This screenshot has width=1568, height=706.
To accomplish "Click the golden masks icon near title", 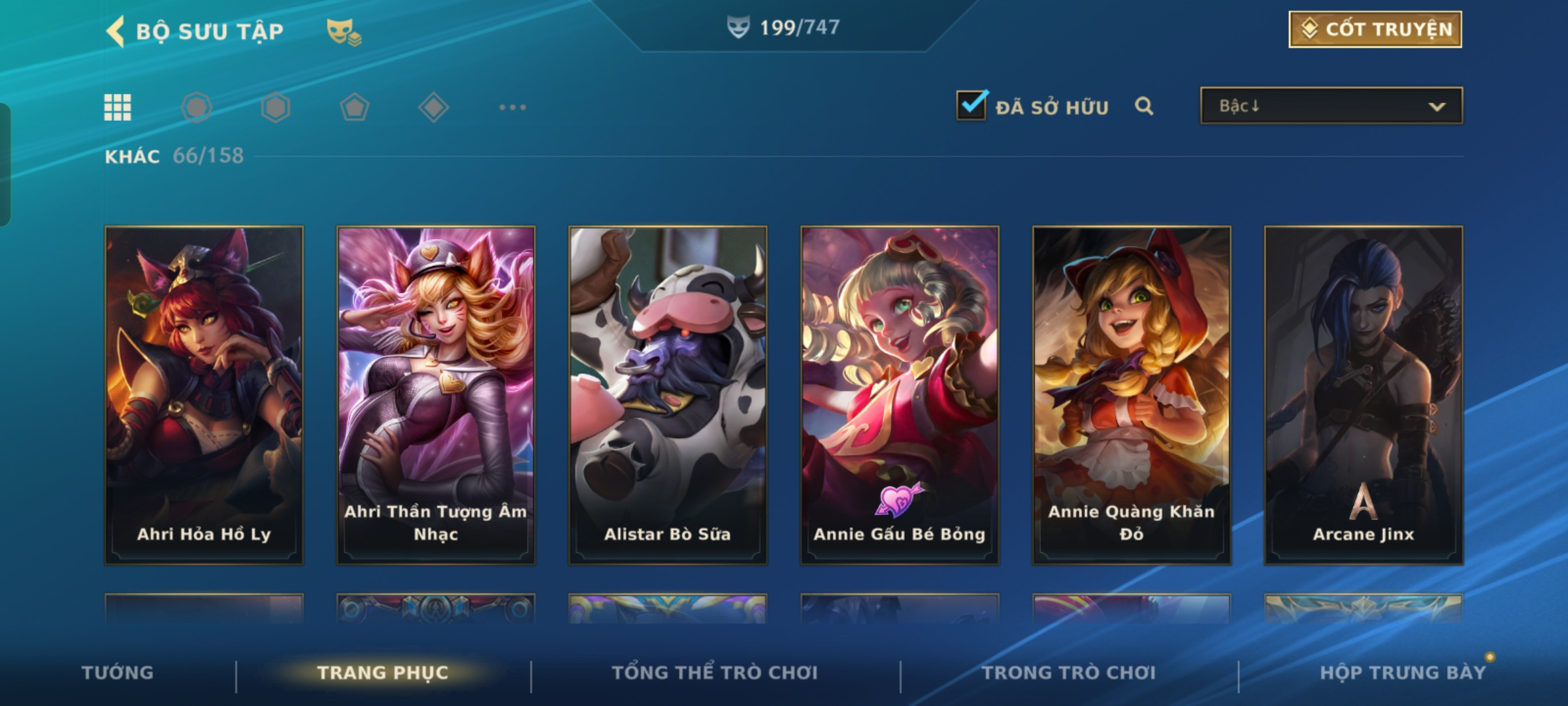I will click(343, 31).
